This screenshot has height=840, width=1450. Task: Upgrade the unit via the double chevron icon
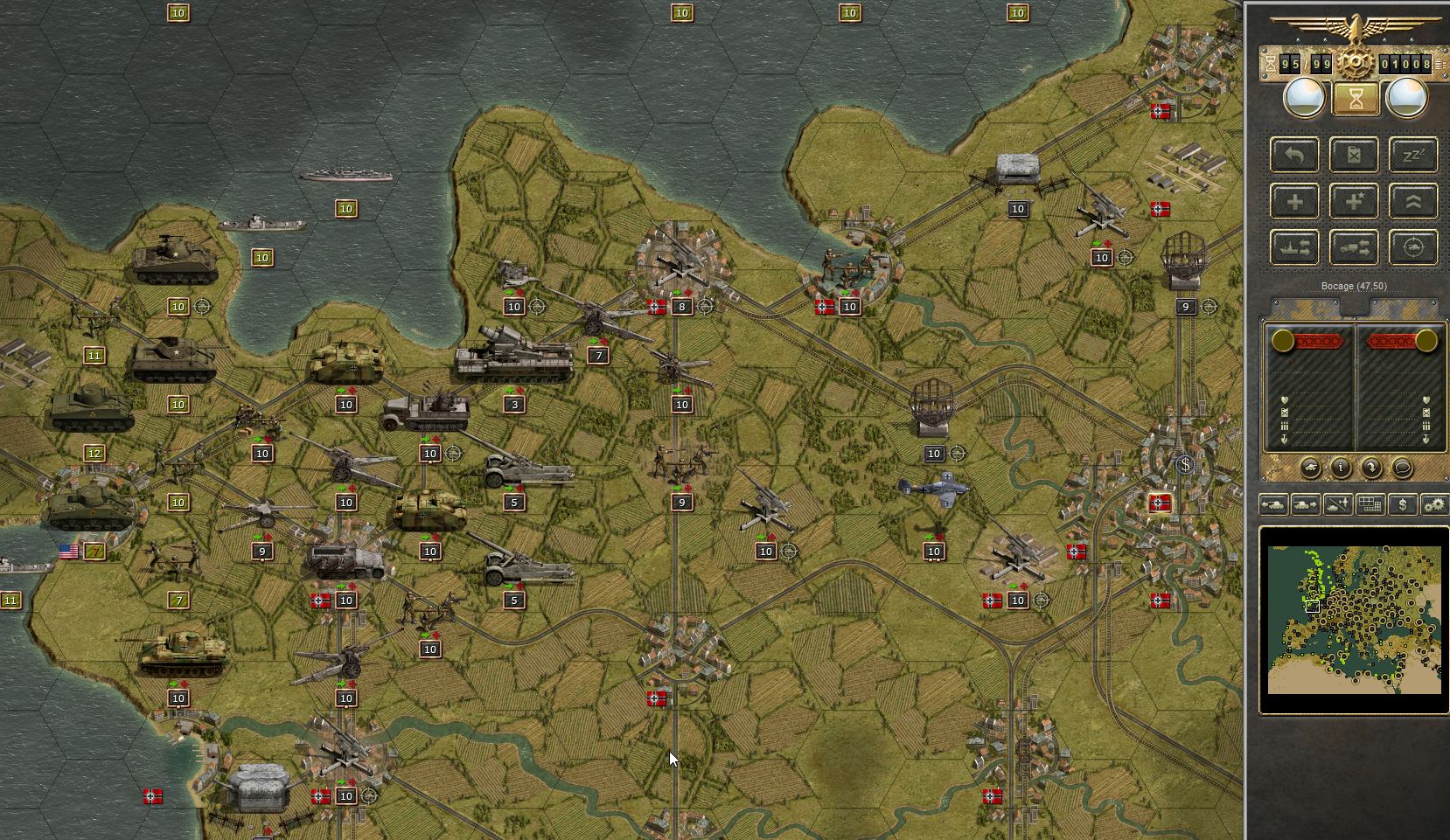[x=1415, y=201]
